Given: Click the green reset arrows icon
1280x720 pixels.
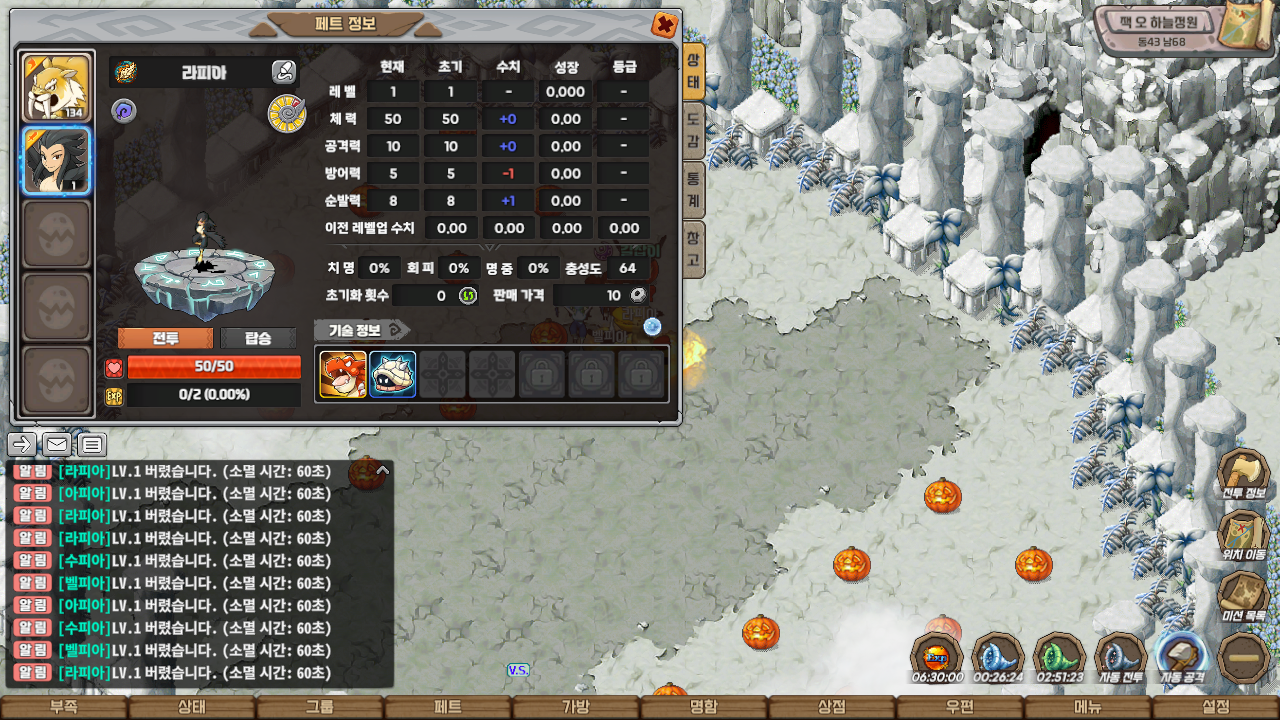Looking at the screenshot, I should click(x=467, y=295).
